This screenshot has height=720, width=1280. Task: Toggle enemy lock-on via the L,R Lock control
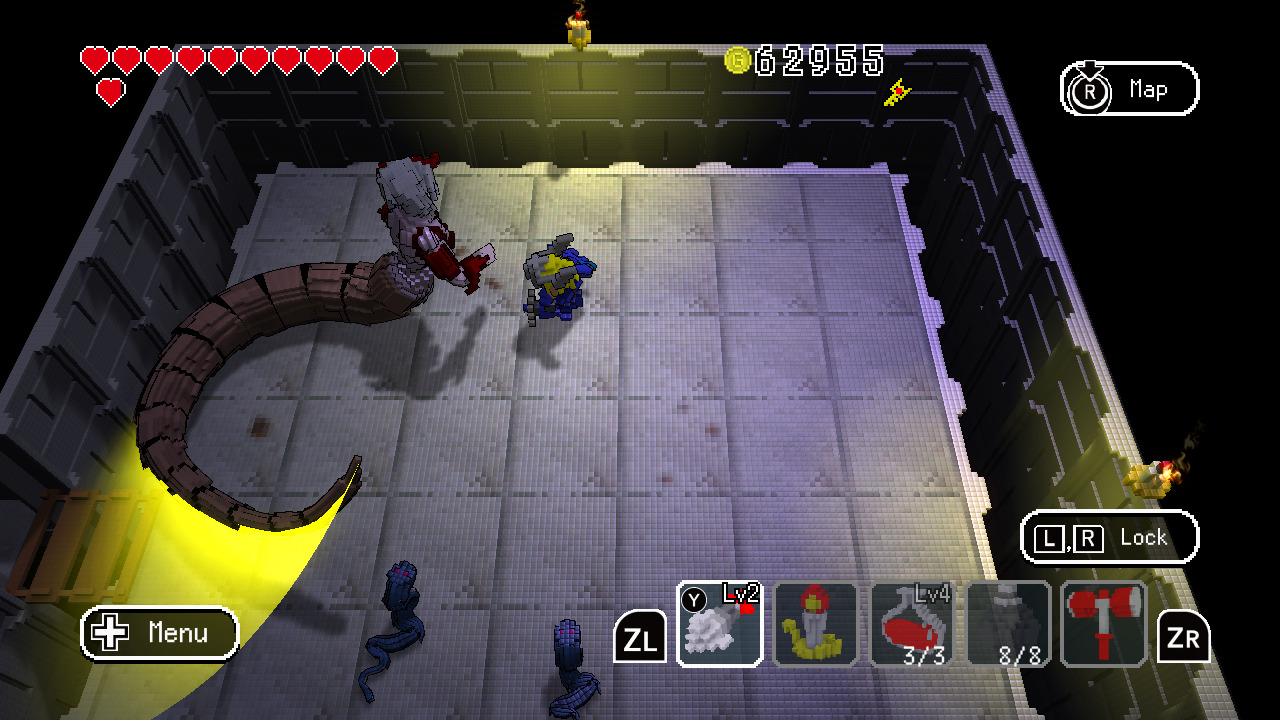1110,537
